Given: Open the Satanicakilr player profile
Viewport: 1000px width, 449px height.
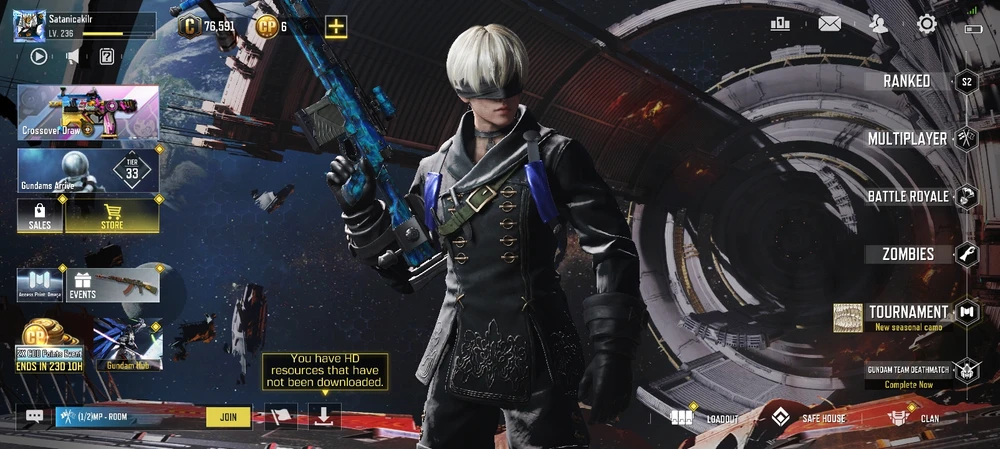Looking at the screenshot, I should pos(30,26).
